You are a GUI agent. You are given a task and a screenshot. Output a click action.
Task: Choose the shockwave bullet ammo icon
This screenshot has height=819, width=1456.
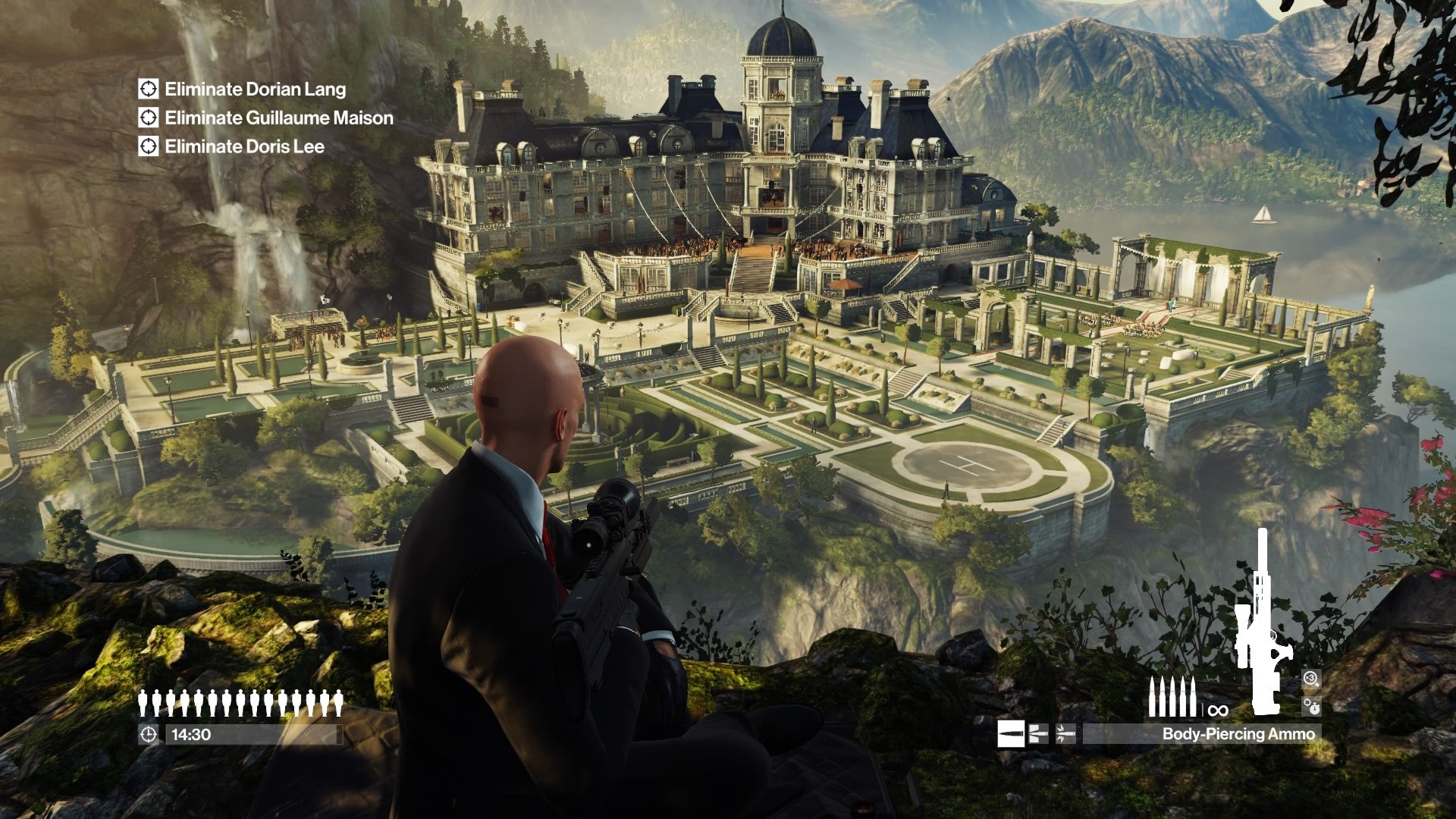[x=1065, y=733]
